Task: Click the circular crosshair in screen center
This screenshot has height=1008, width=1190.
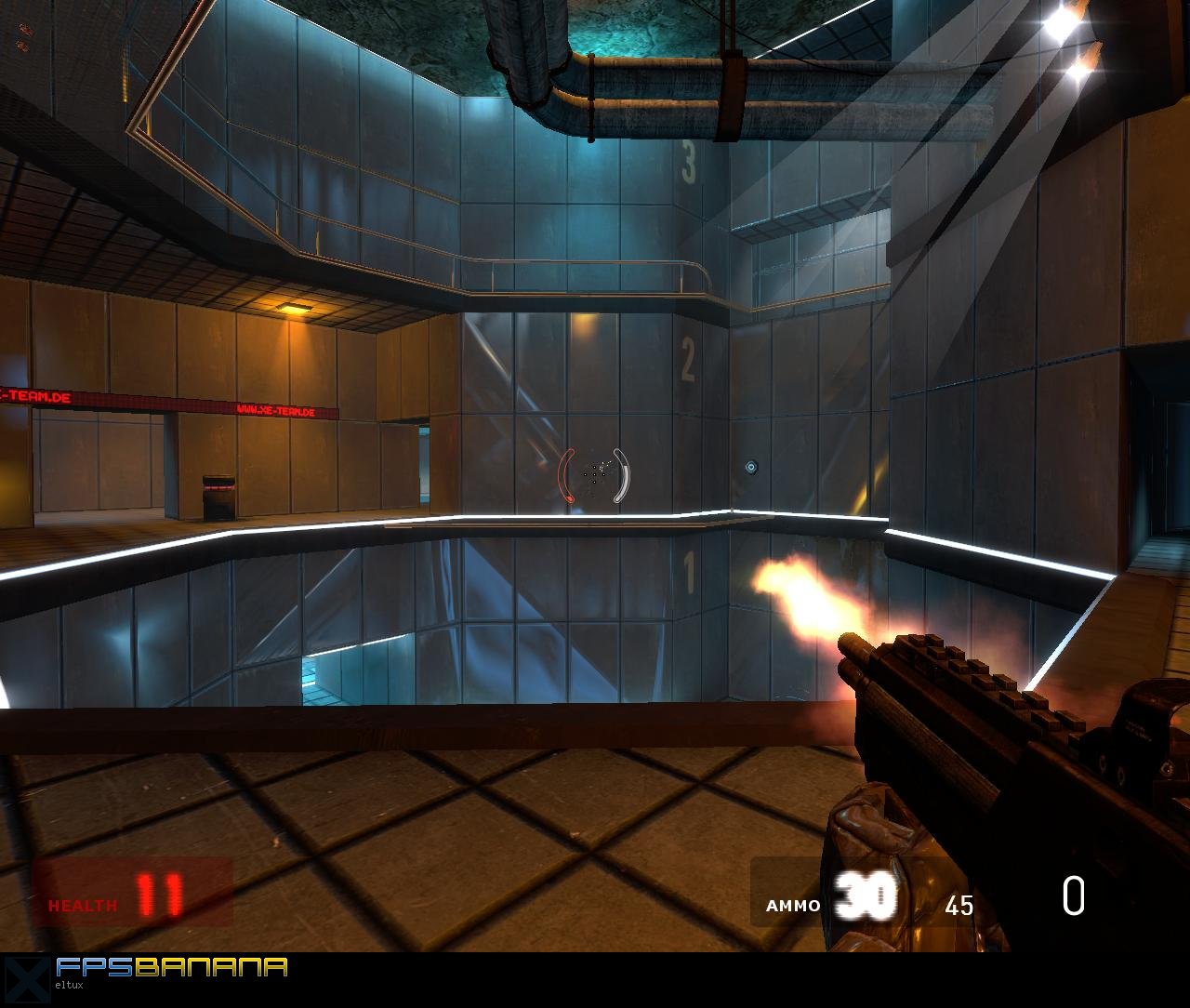Action: point(593,476)
